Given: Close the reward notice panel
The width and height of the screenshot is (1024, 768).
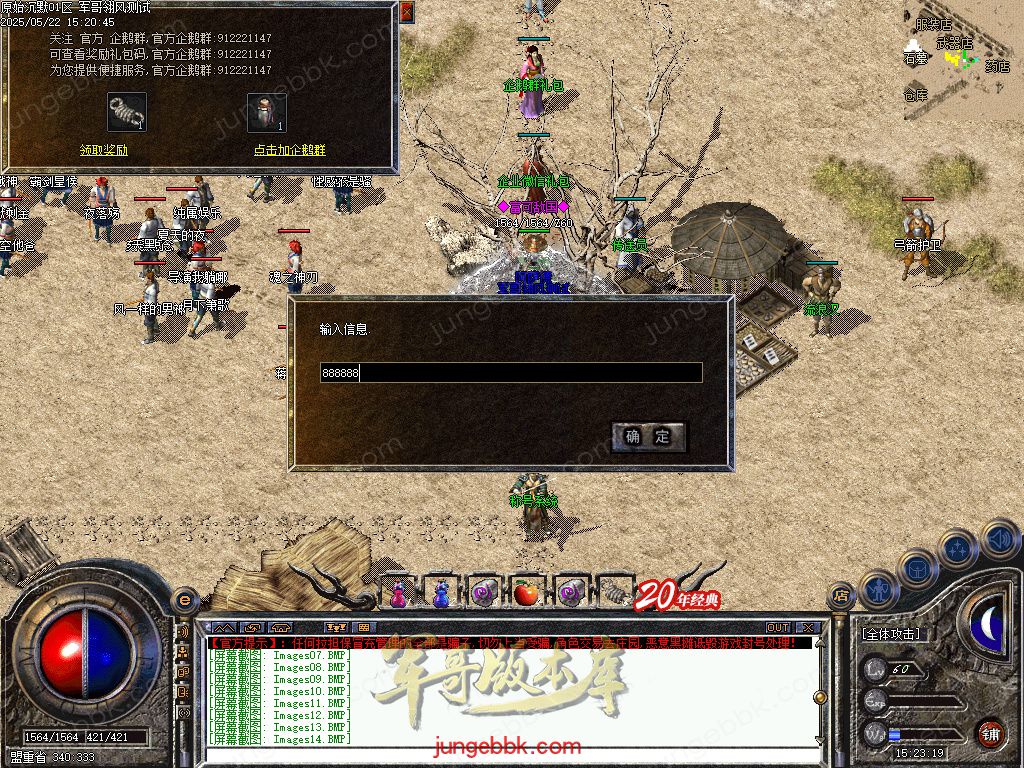Looking at the screenshot, I should click(406, 12).
